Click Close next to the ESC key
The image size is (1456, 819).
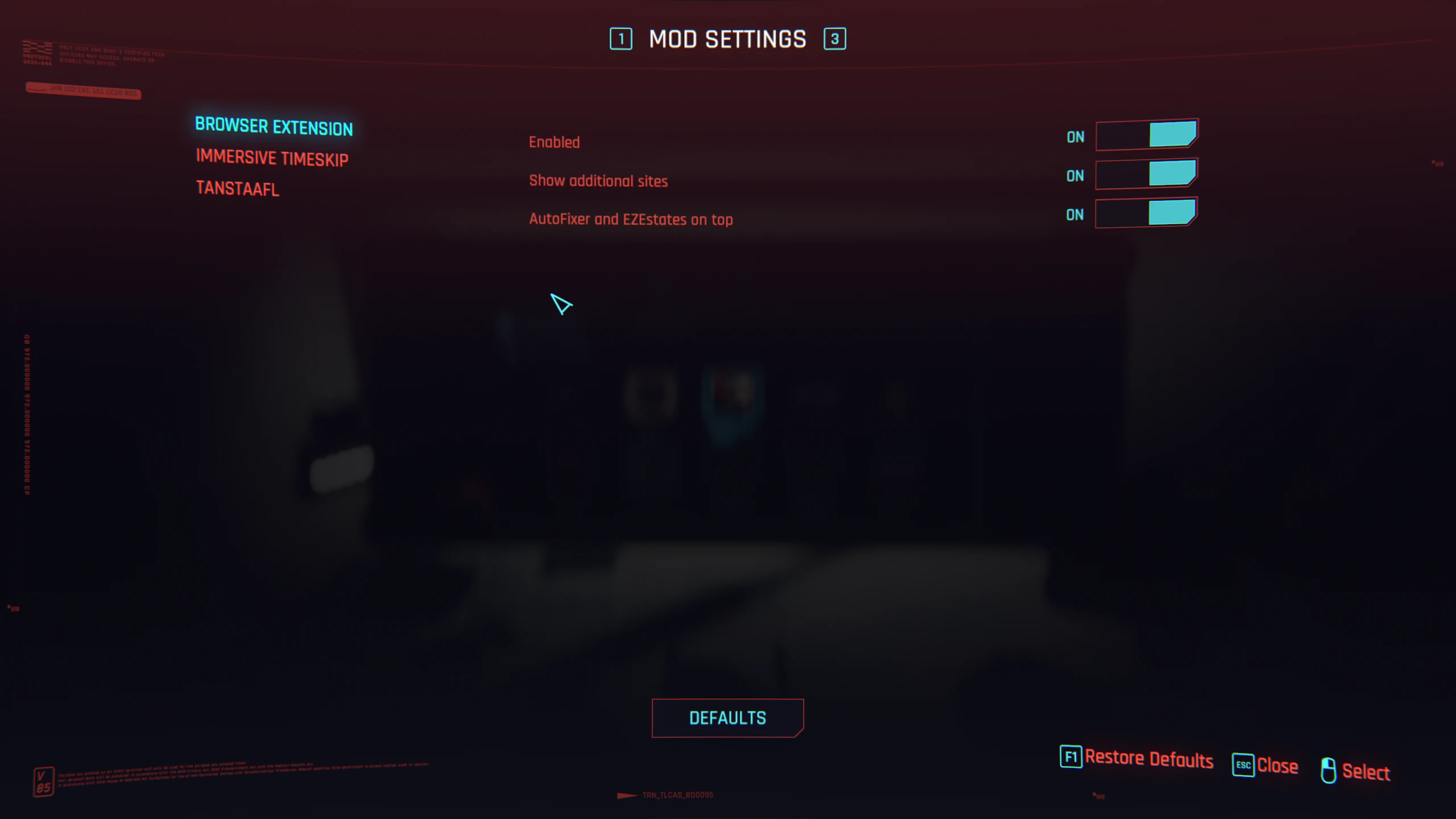pyautogui.click(x=1278, y=766)
